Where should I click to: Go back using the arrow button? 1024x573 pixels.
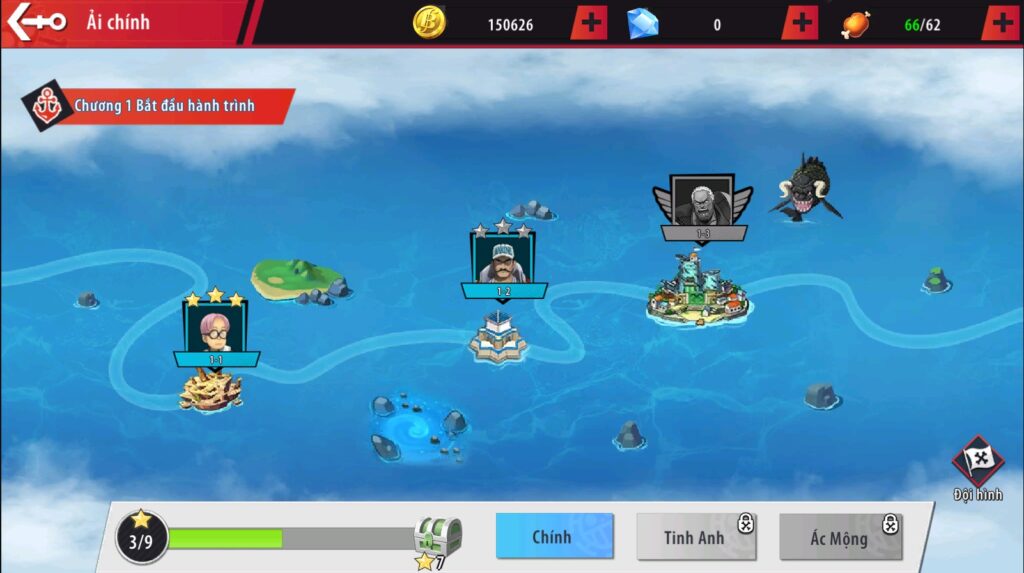(x=36, y=21)
